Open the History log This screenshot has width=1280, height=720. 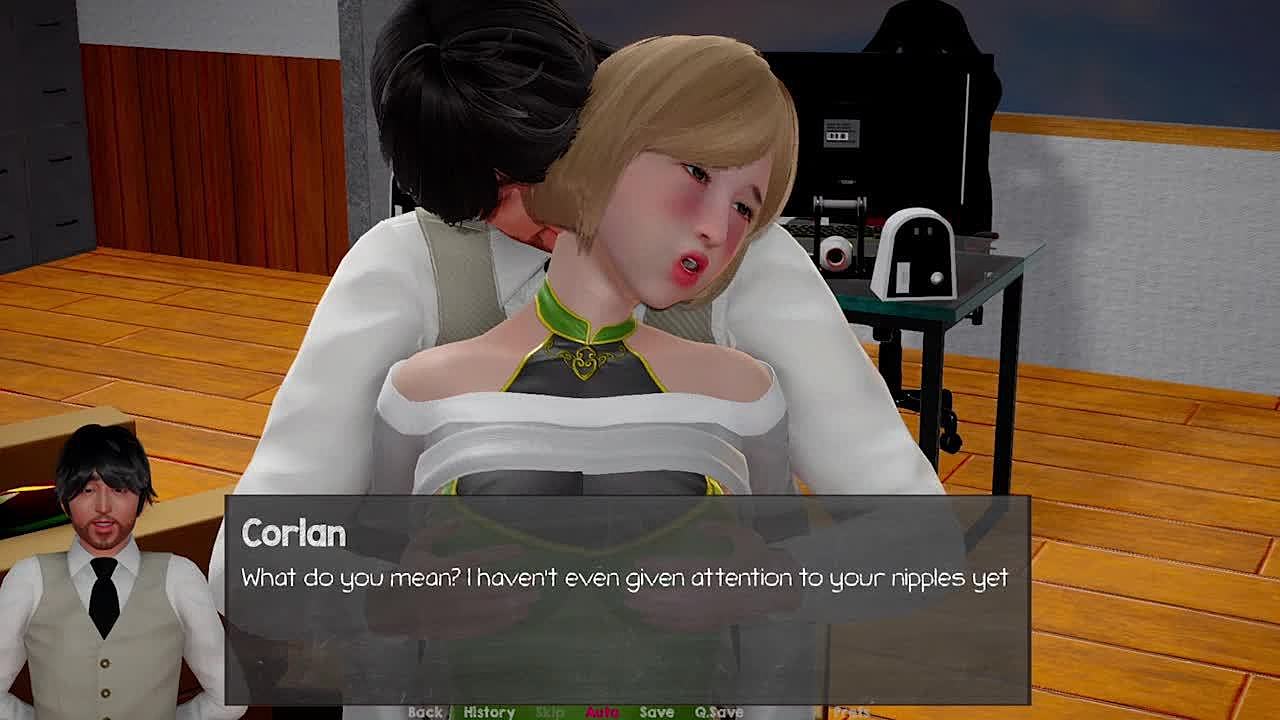(489, 712)
